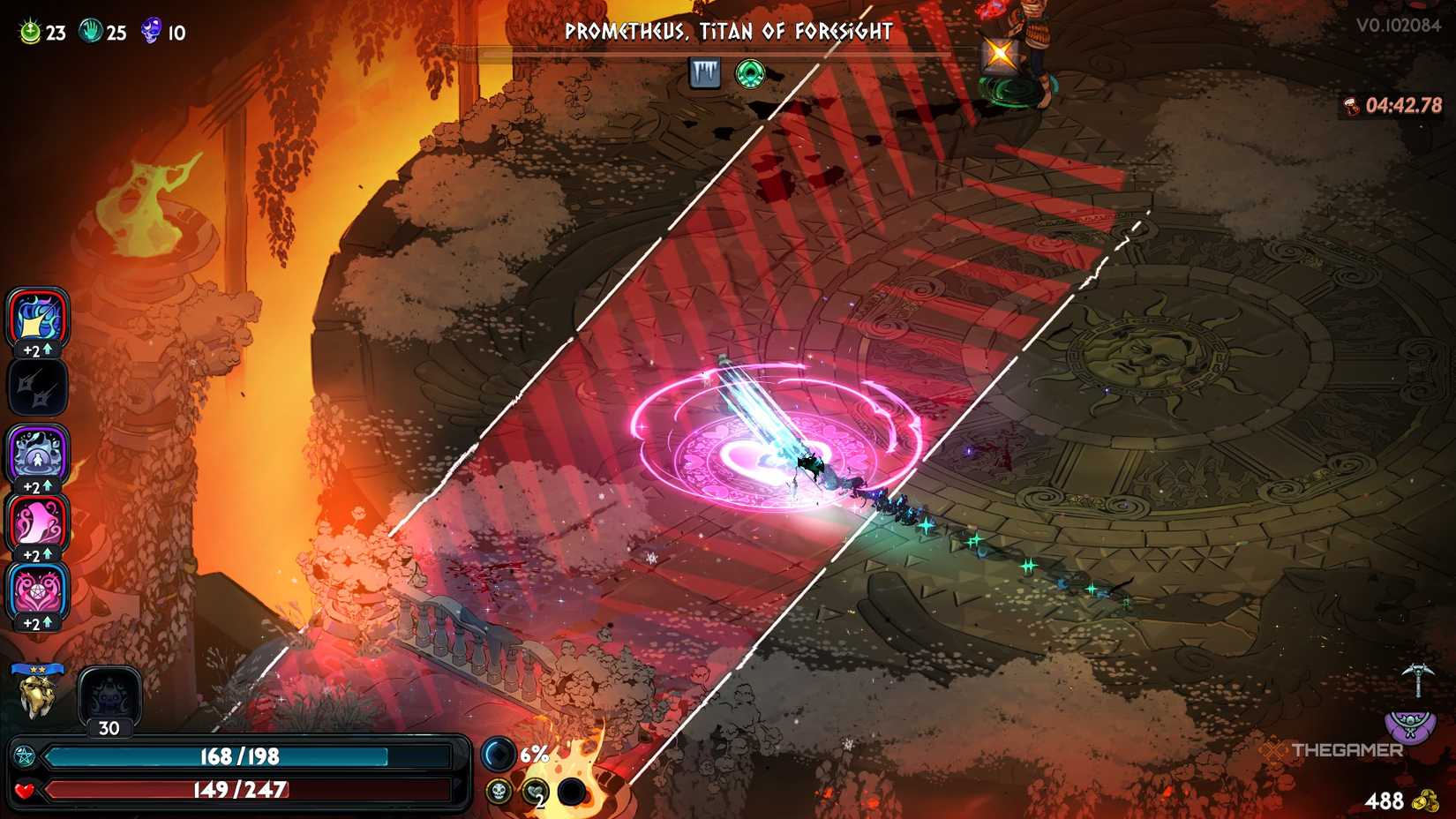This screenshot has height=819, width=1456.
Task: Toggle the pentagram icon beside the magick bar
Action: tap(26, 755)
